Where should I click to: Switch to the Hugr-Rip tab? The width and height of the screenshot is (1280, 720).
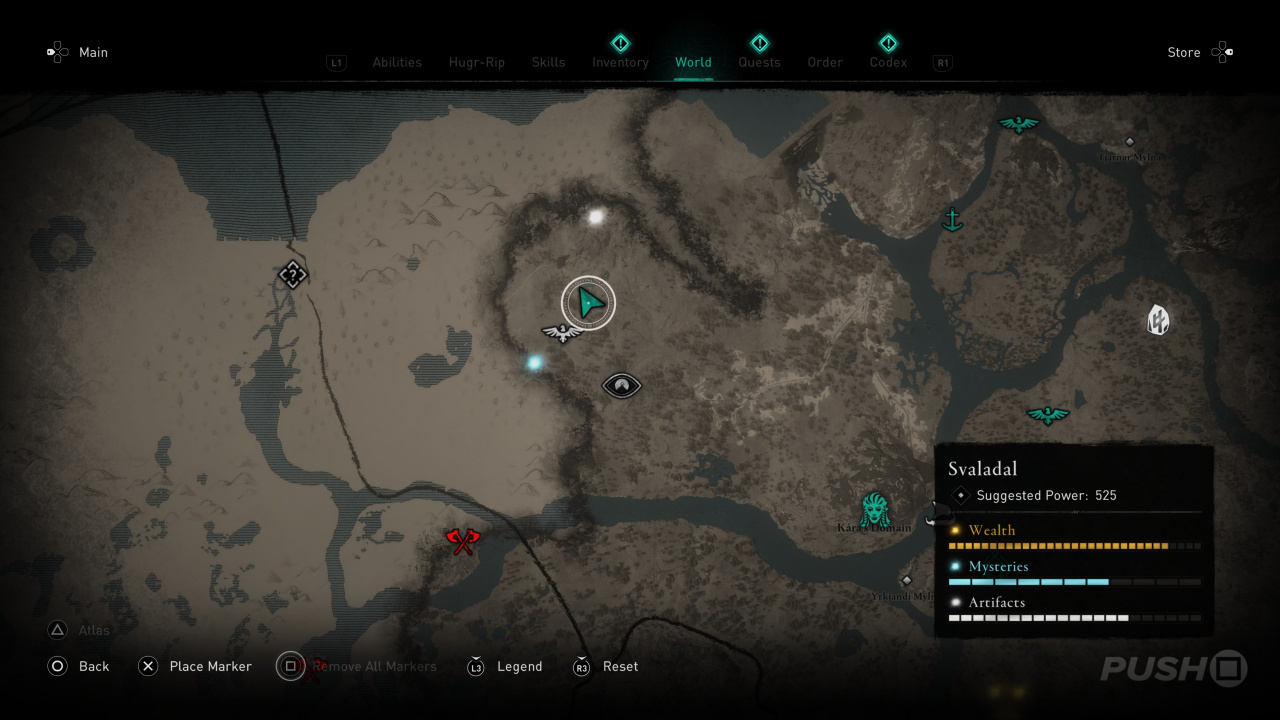[477, 62]
